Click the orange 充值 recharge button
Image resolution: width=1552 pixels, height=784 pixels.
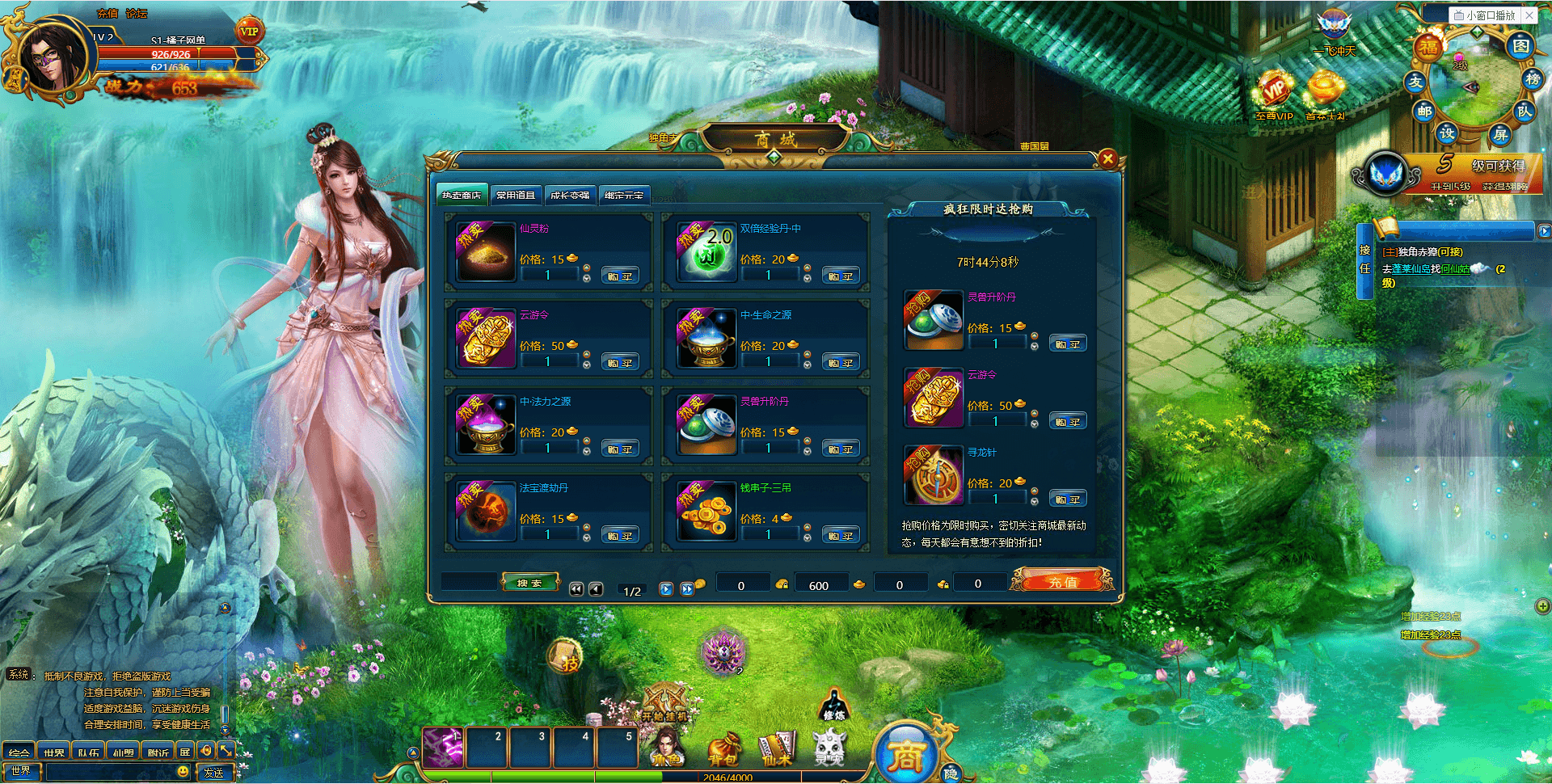click(x=1062, y=582)
